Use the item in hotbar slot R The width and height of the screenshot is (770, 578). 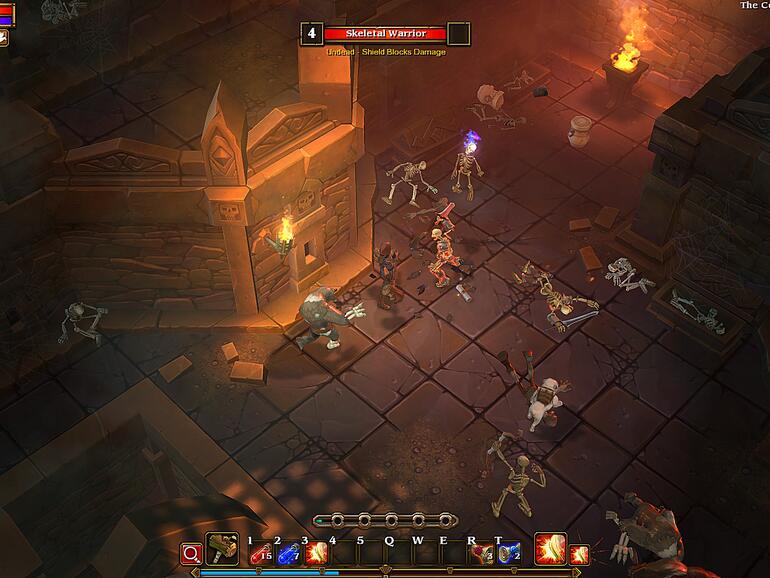click(482, 552)
